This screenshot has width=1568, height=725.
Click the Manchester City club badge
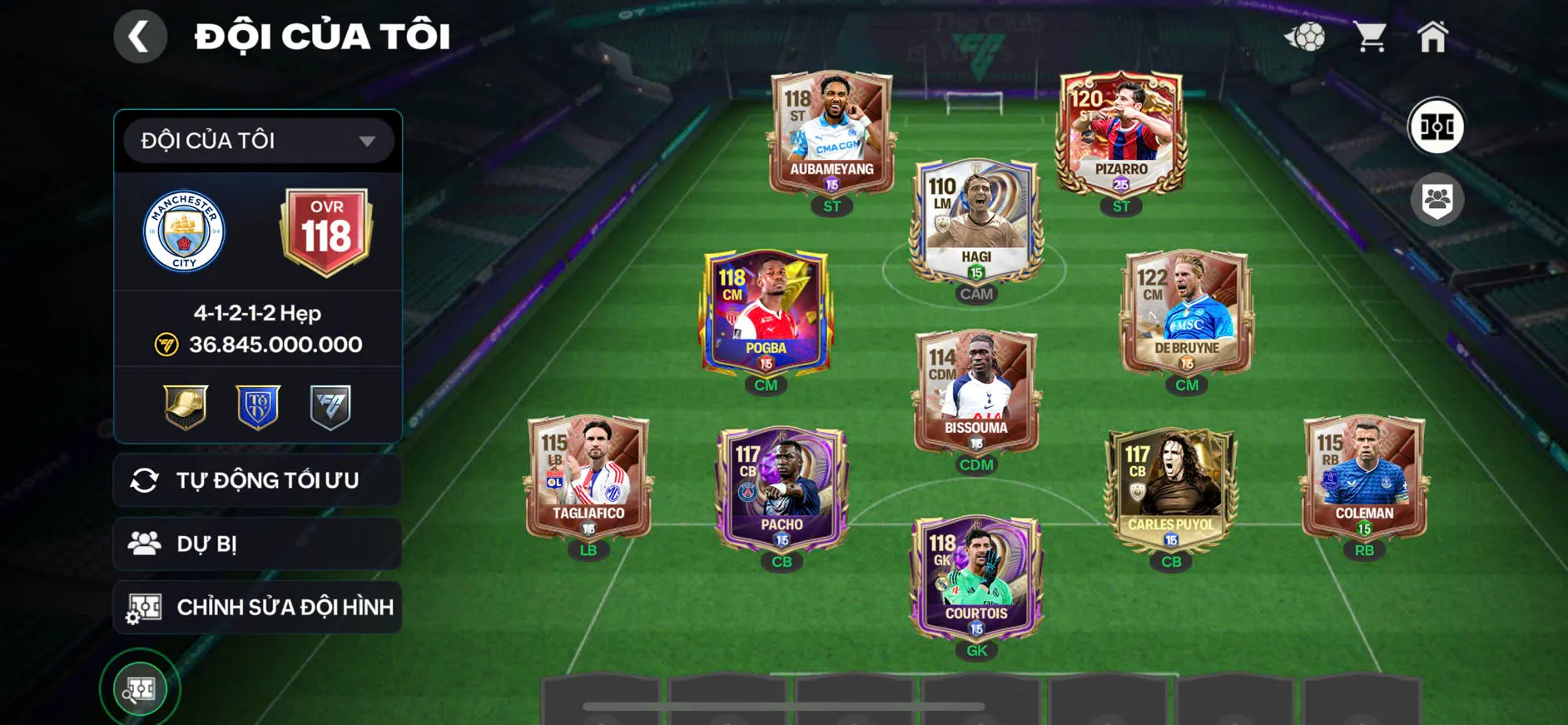click(184, 232)
